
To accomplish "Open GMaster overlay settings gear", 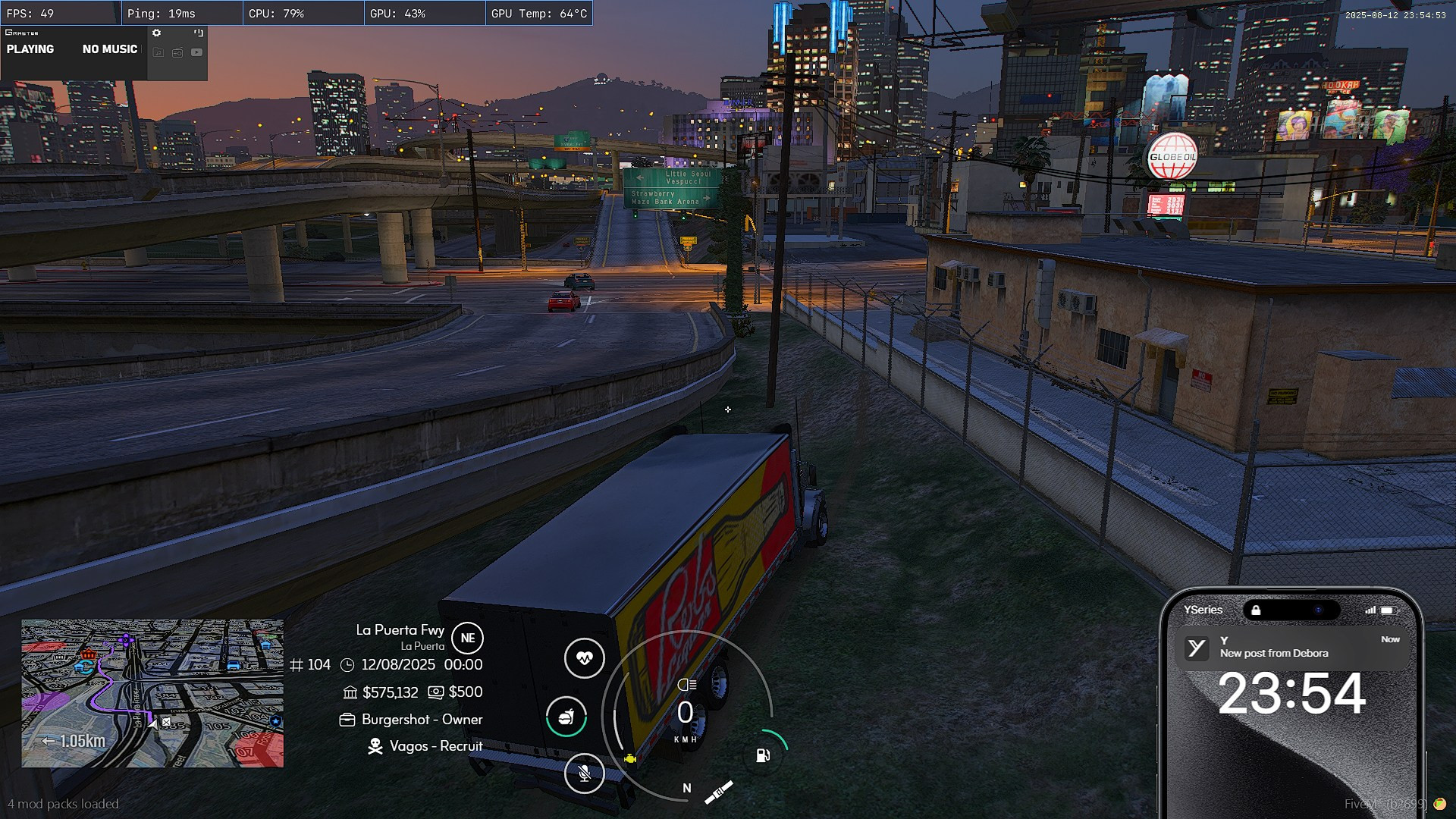I will click(x=156, y=33).
